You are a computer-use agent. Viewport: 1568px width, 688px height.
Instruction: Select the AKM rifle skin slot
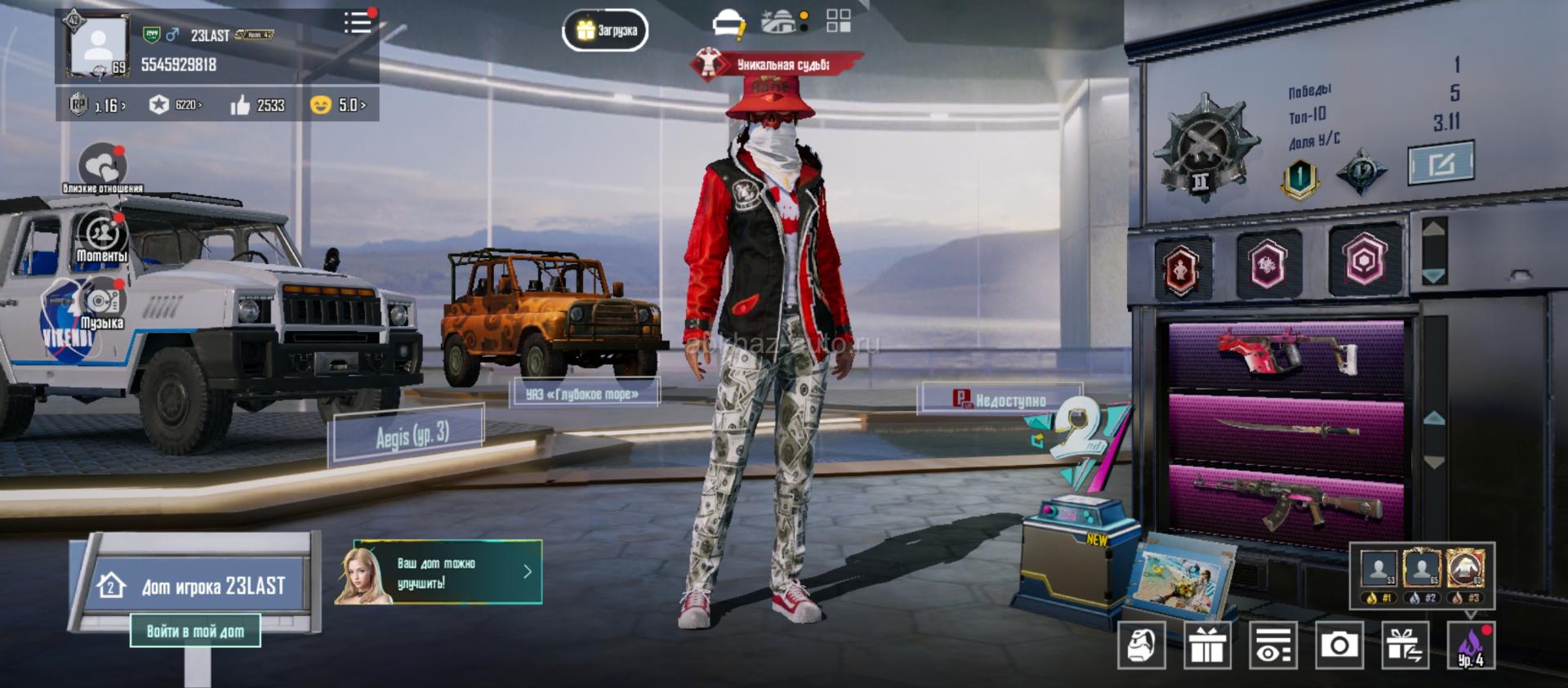[x=1286, y=499]
